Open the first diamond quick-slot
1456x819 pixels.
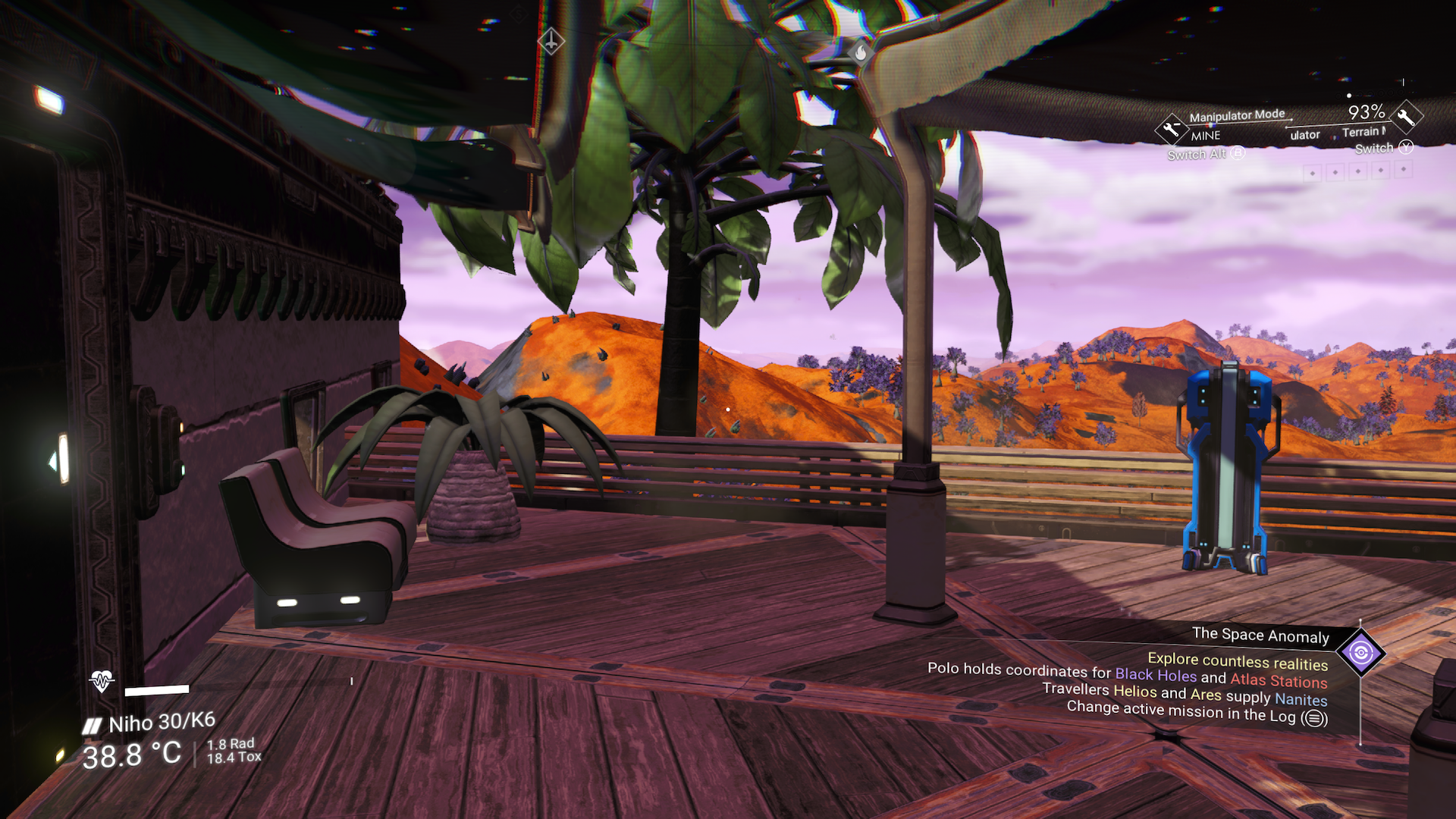click(1314, 173)
